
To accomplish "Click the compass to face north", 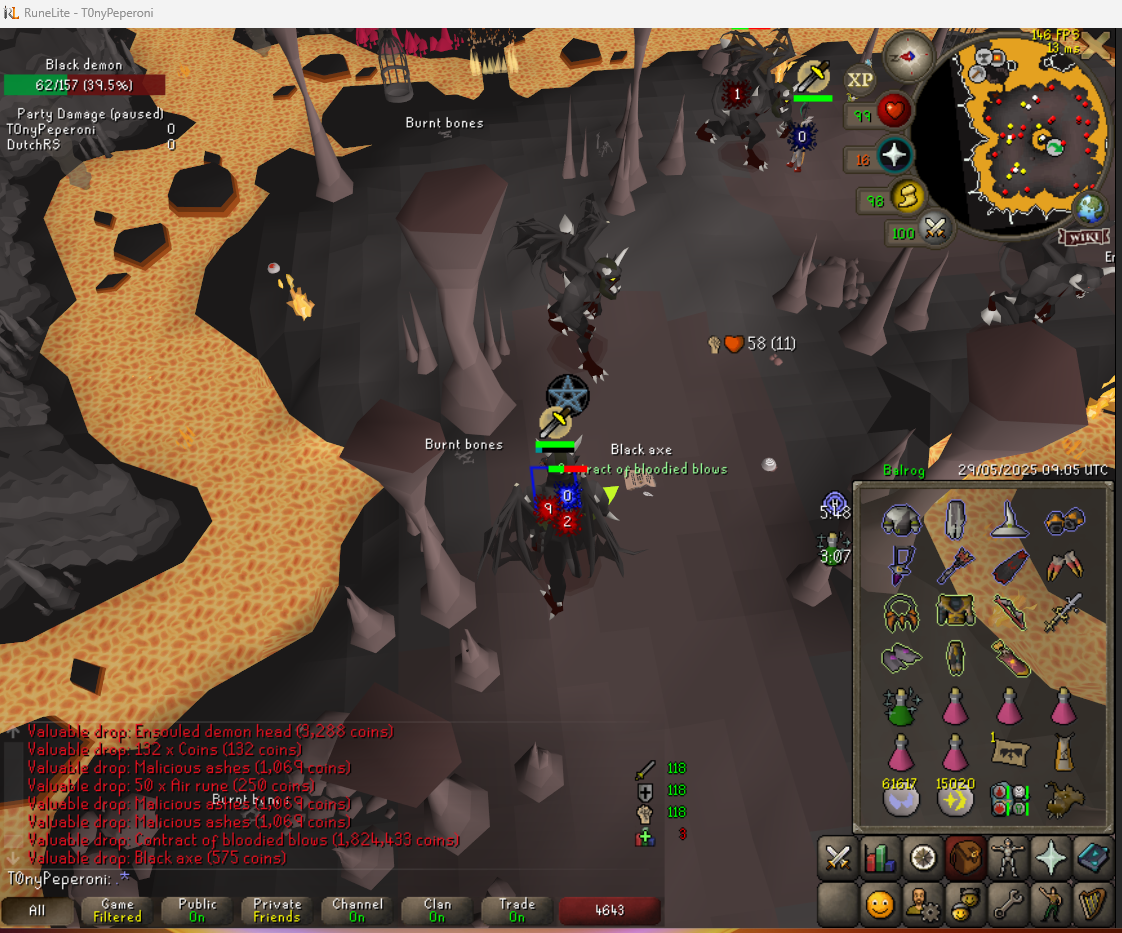I will click(910, 56).
